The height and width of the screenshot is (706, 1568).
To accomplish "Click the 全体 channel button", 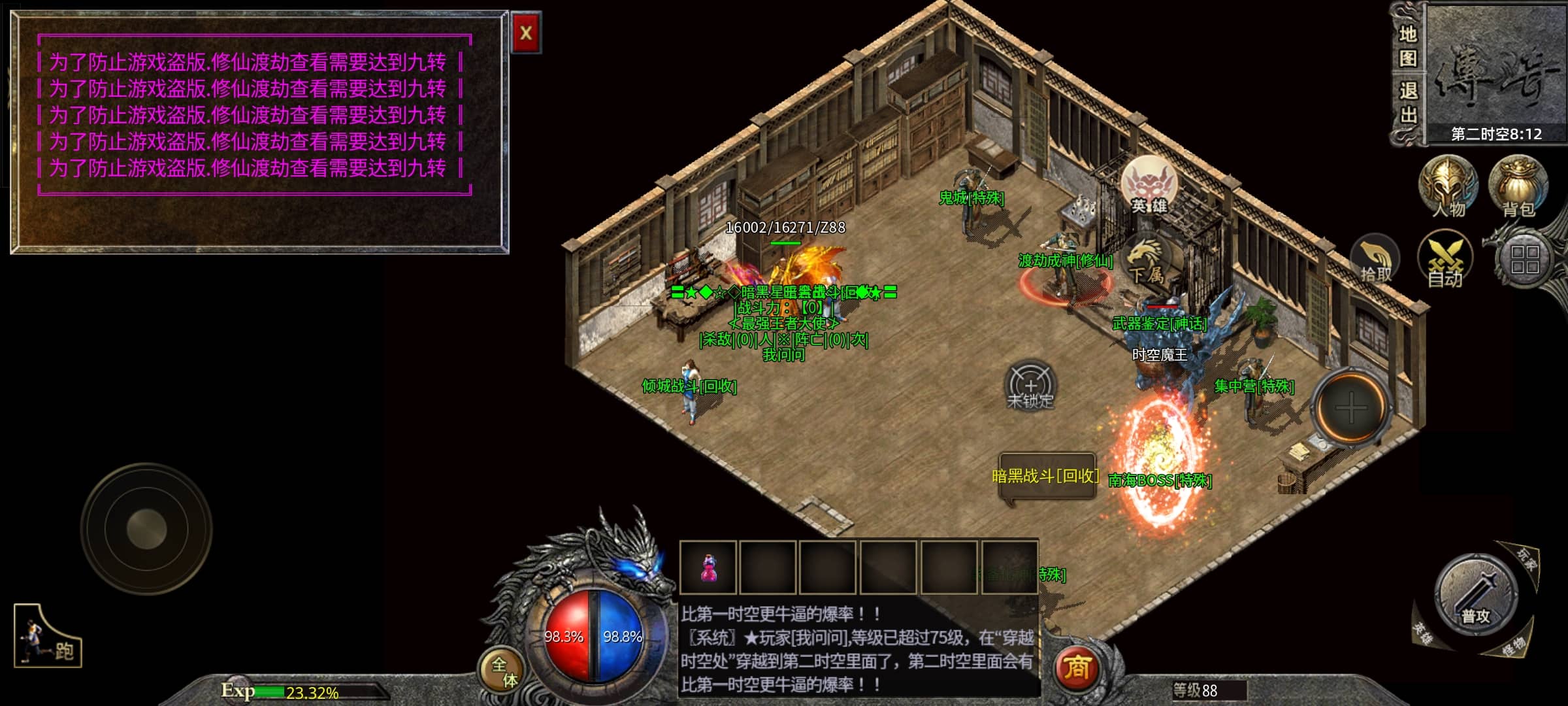I will [x=503, y=672].
